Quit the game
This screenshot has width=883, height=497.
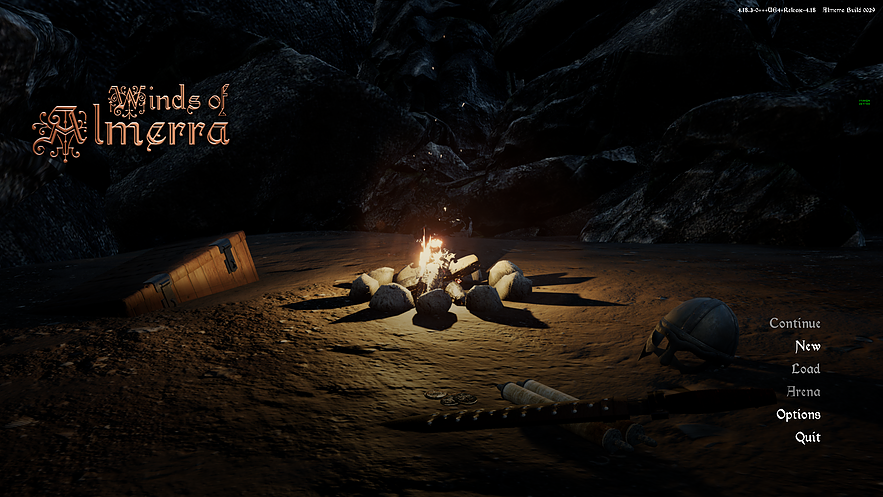tap(807, 437)
